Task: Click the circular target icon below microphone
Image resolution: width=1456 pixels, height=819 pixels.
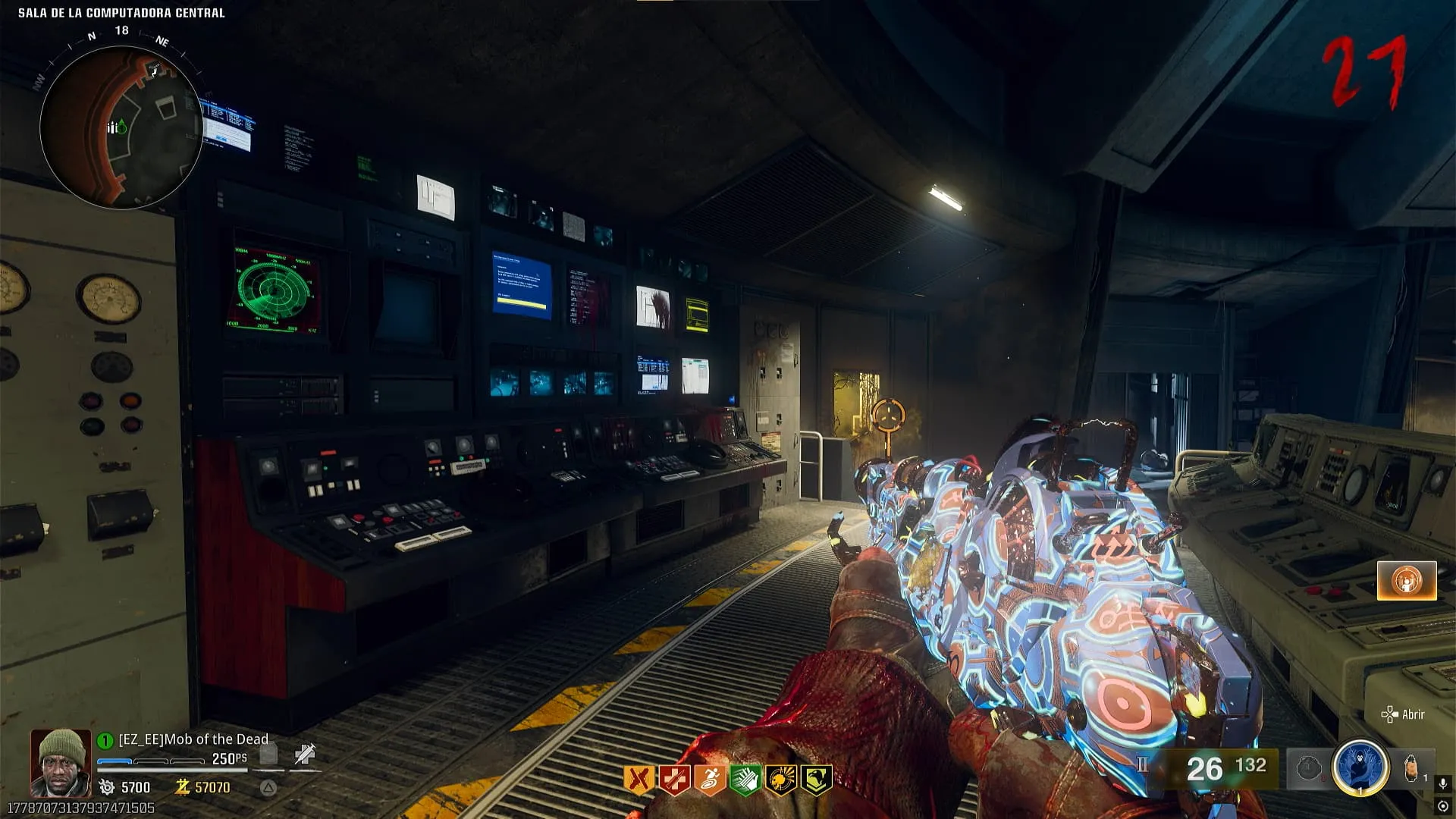Action: pyautogui.click(x=1443, y=806)
